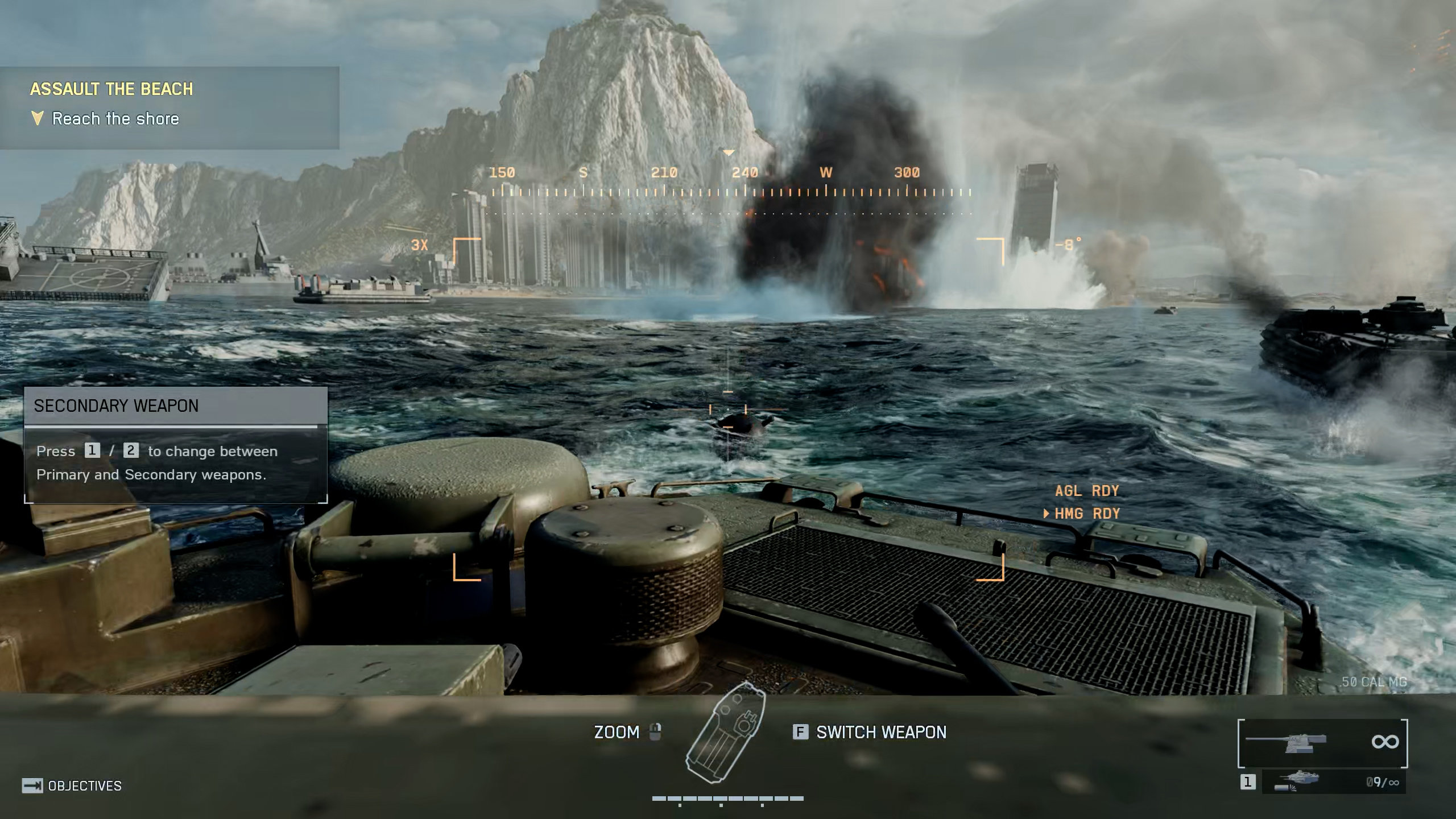
Task: Open the Assault the Beach objective tracker
Action: (x=169, y=107)
